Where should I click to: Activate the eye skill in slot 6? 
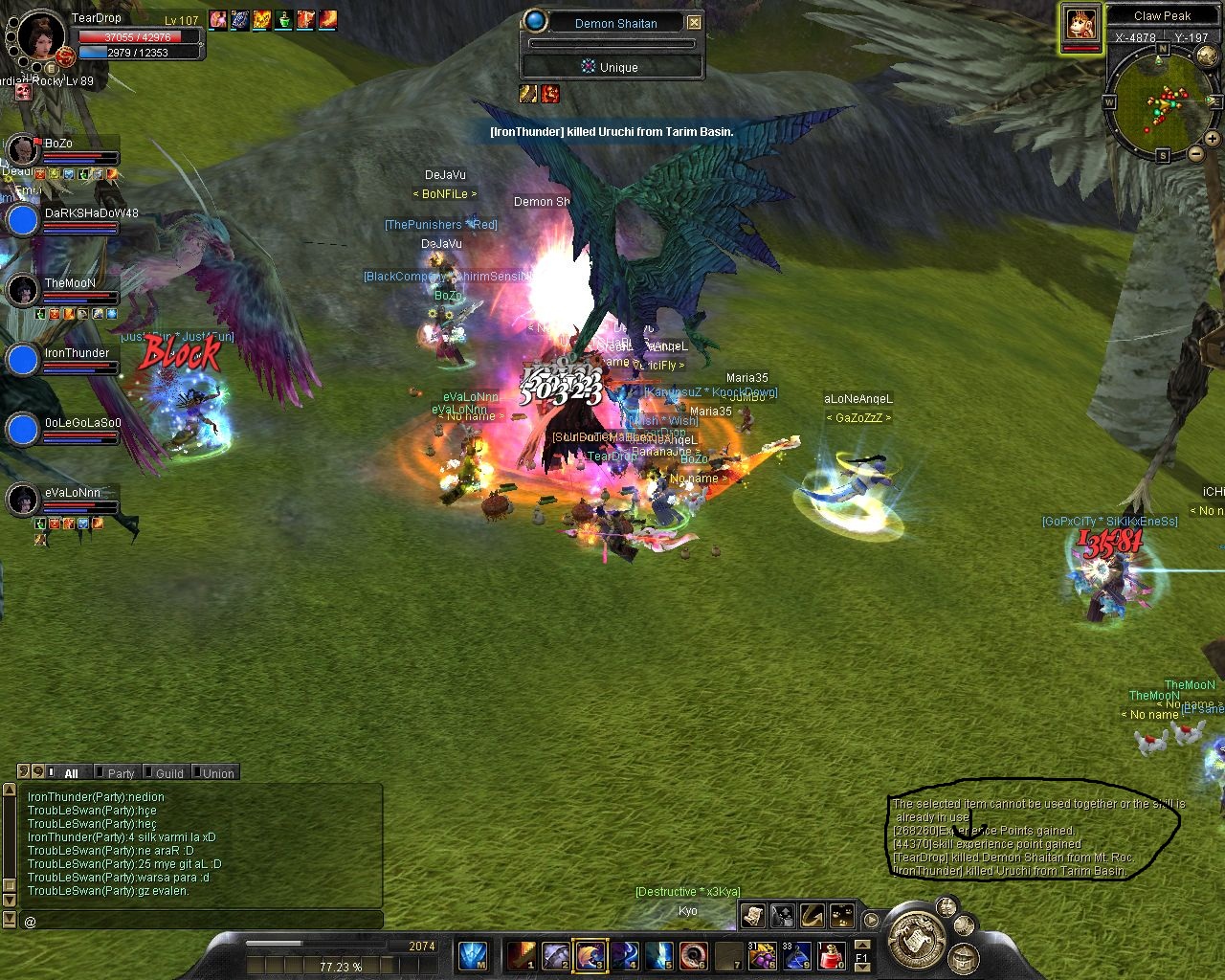[x=694, y=955]
